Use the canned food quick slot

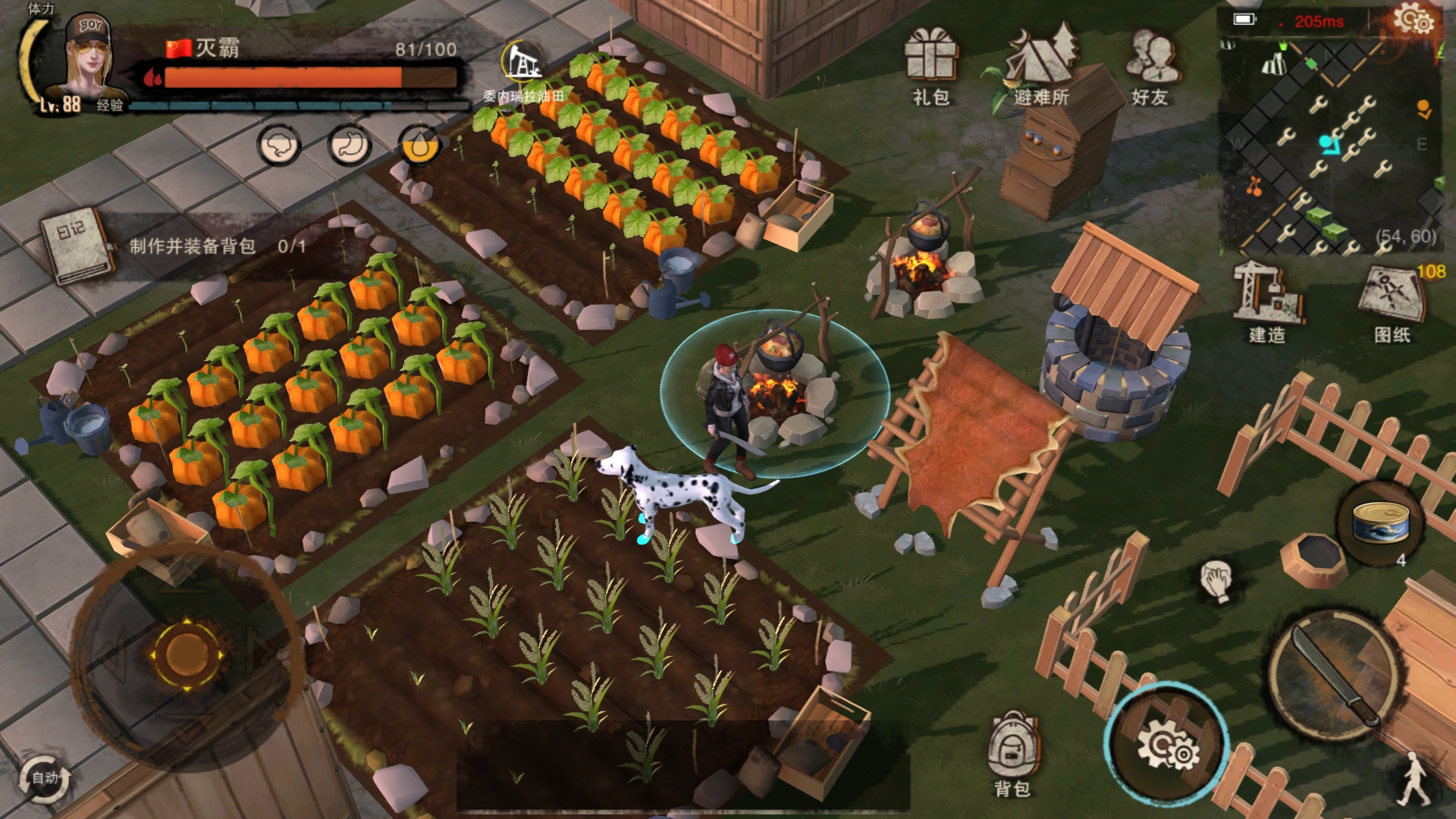click(1381, 523)
